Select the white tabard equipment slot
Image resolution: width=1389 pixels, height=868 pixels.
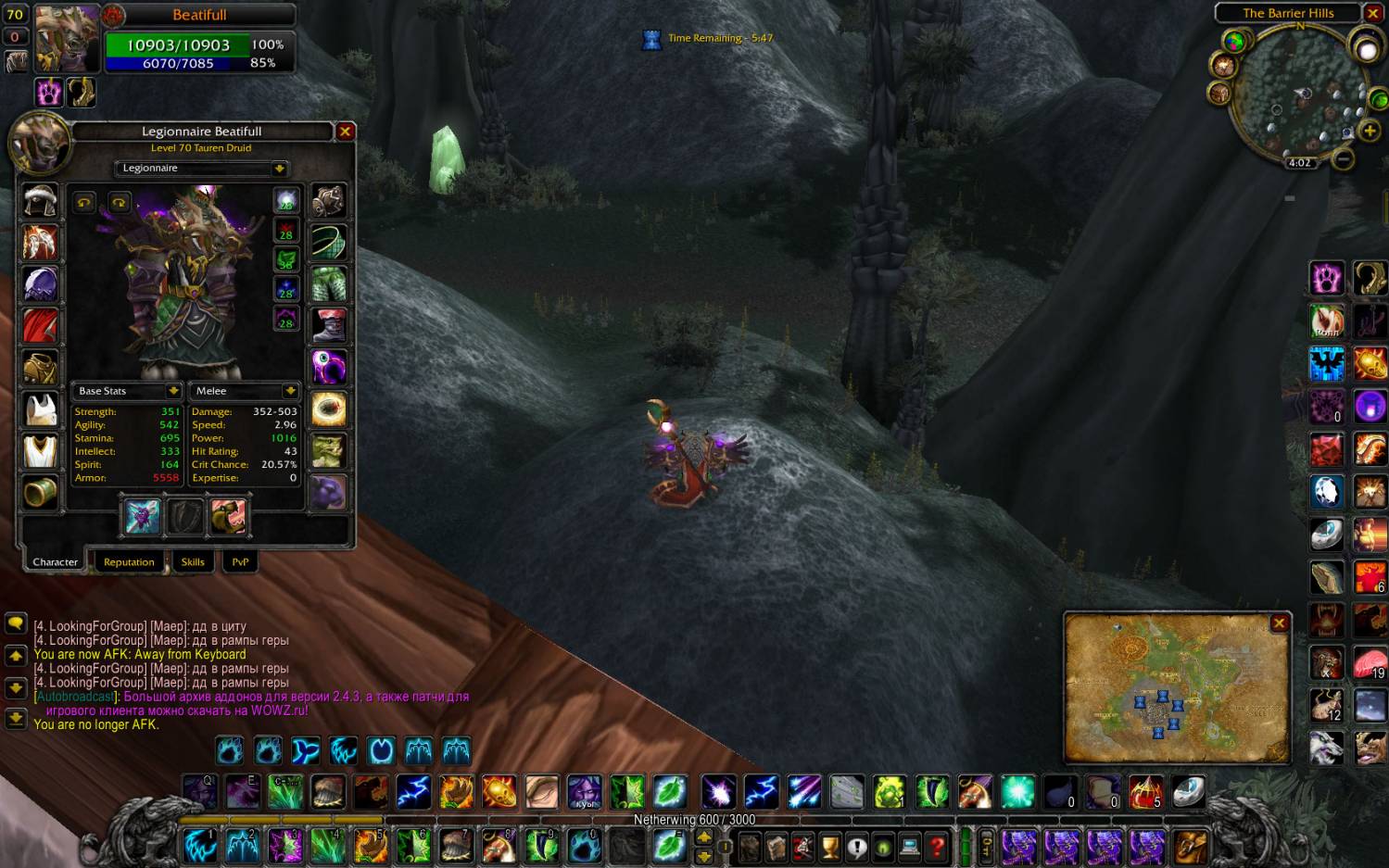pos(40,451)
